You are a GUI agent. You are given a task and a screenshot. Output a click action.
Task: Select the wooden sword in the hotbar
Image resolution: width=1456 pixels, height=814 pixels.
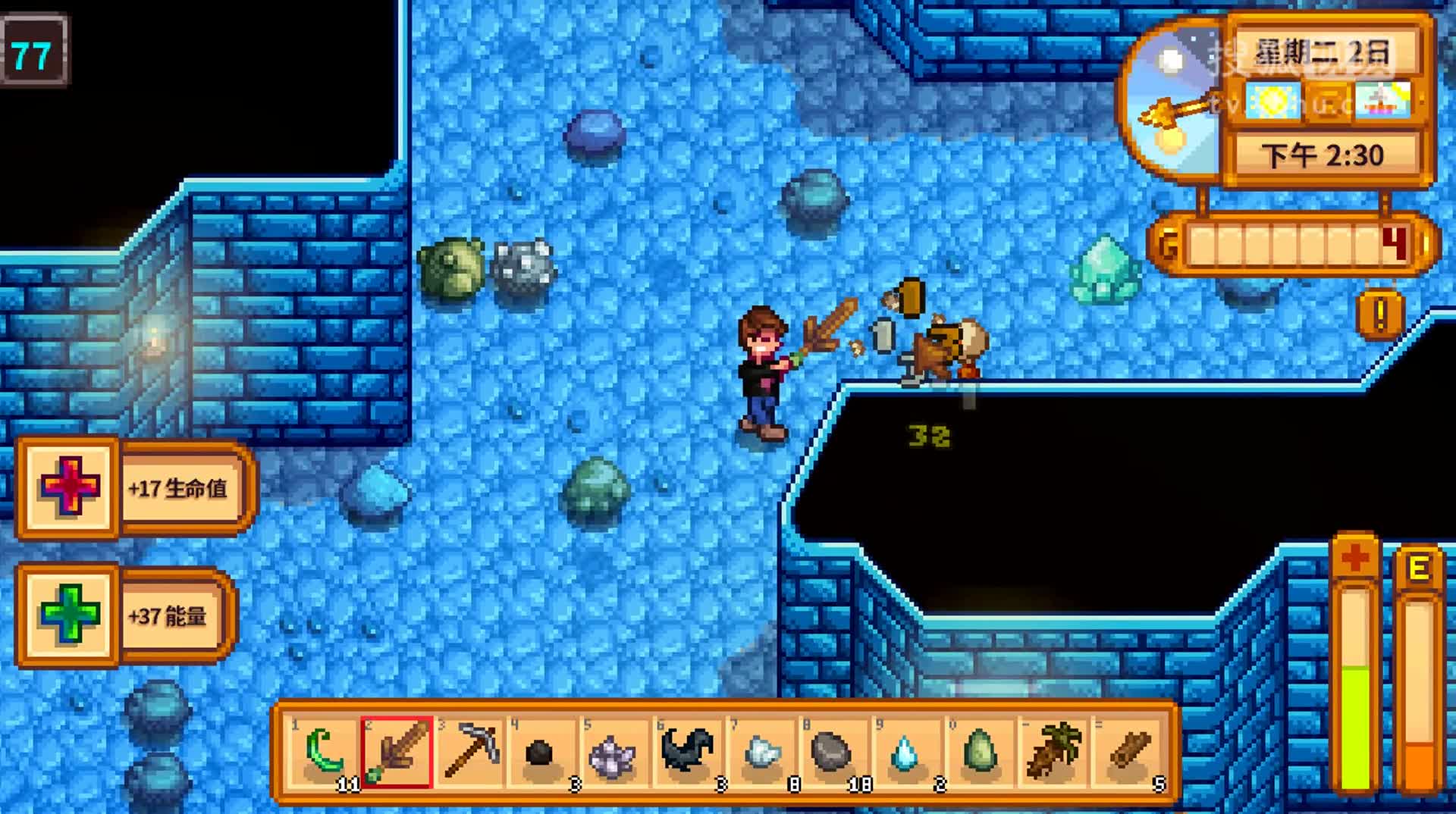pyautogui.click(x=397, y=753)
